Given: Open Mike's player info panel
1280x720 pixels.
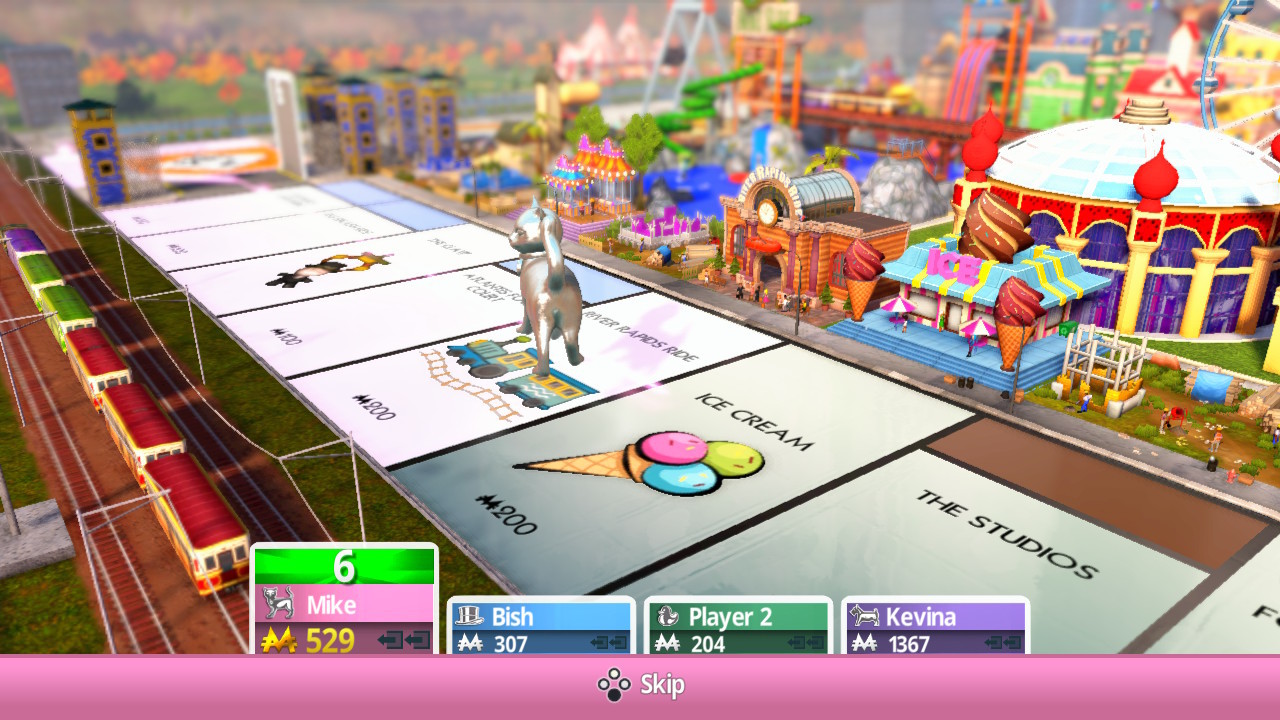Looking at the screenshot, I should [x=345, y=600].
